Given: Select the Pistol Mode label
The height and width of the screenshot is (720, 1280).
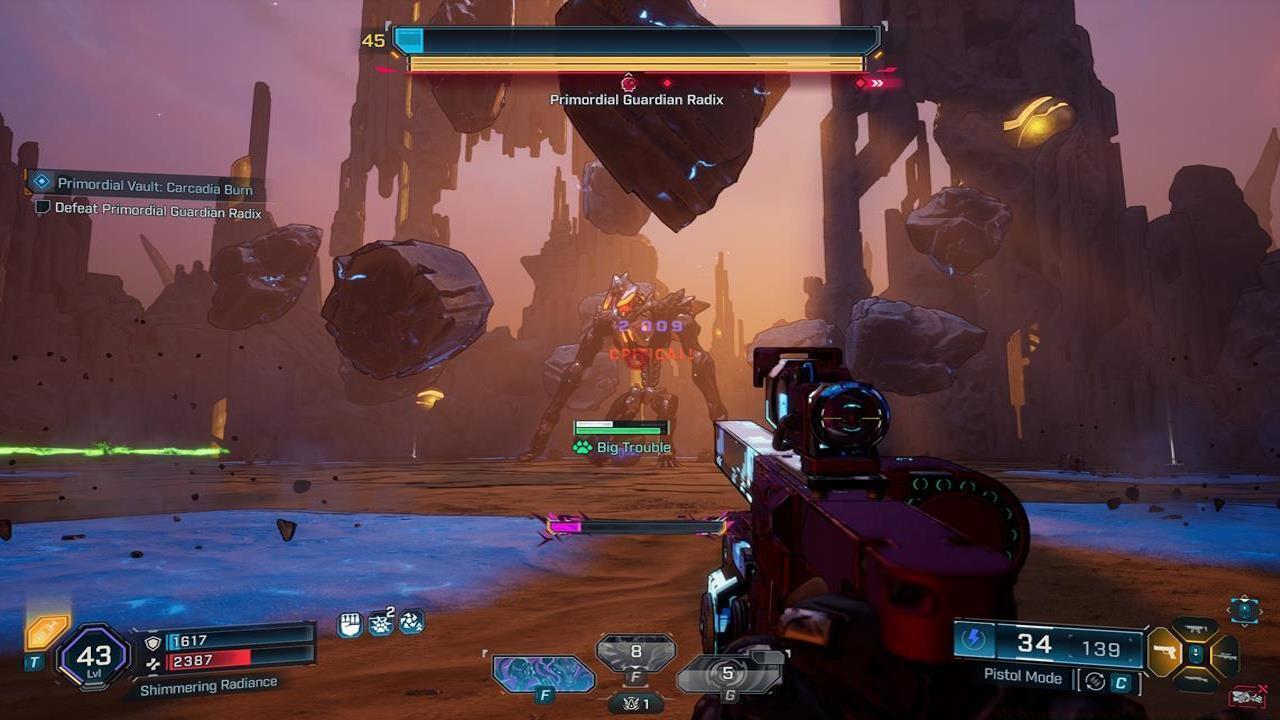Looking at the screenshot, I should (1022, 678).
